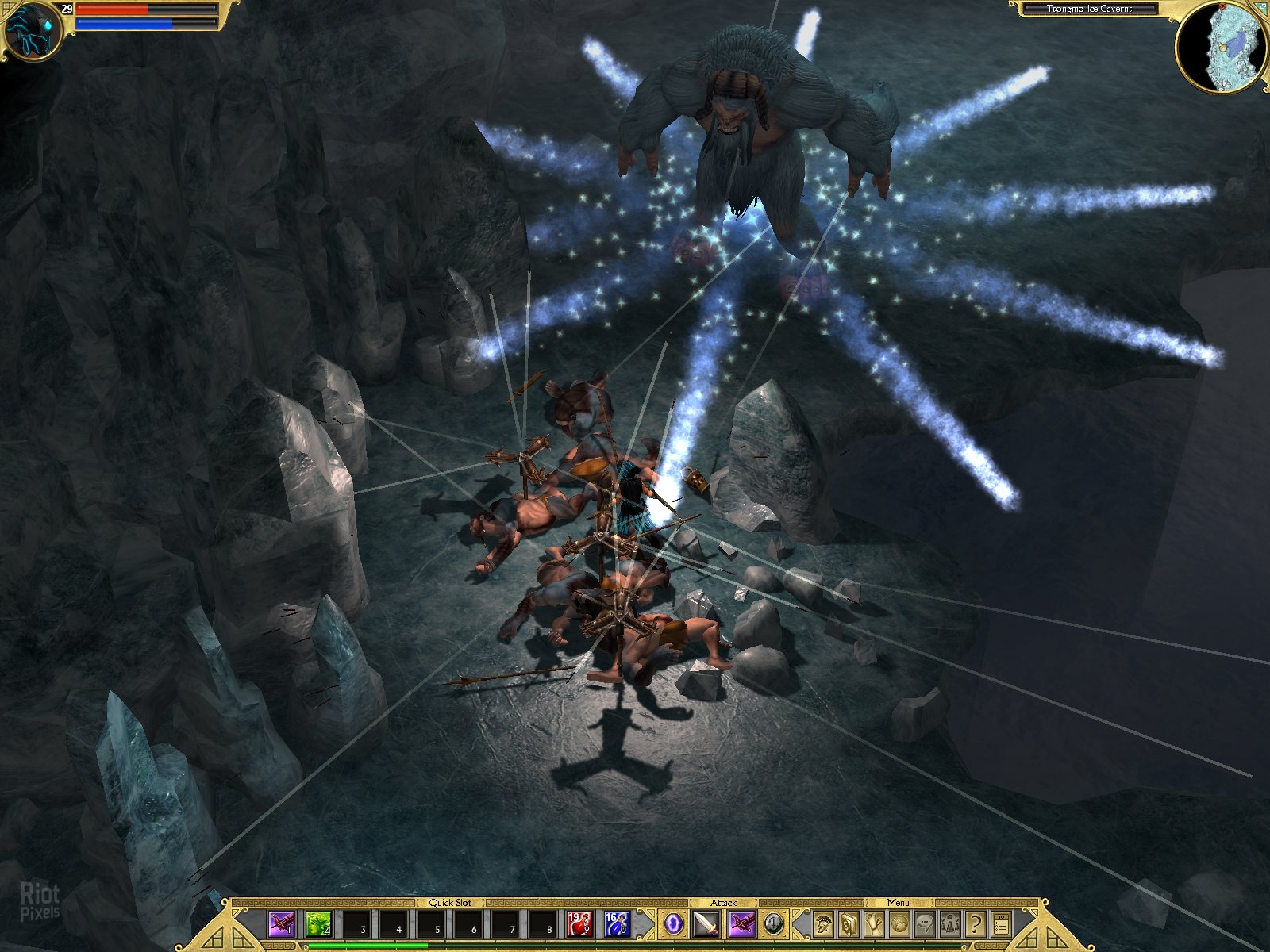The height and width of the screenshot is (952, 1270).
Task: Open the chat speech bubble
Action: (924, 923)
